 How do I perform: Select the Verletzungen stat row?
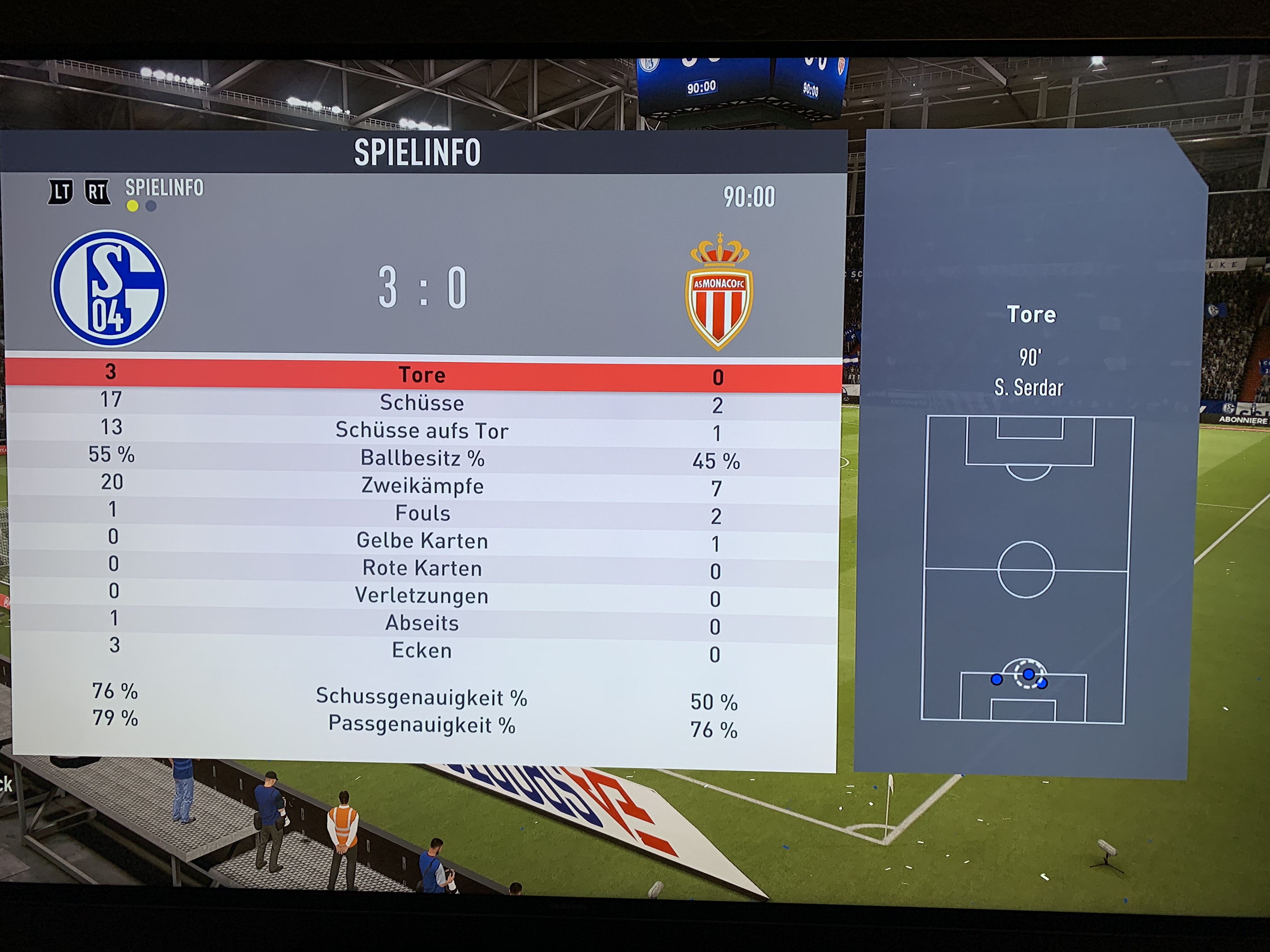click(x=422, y=596)
